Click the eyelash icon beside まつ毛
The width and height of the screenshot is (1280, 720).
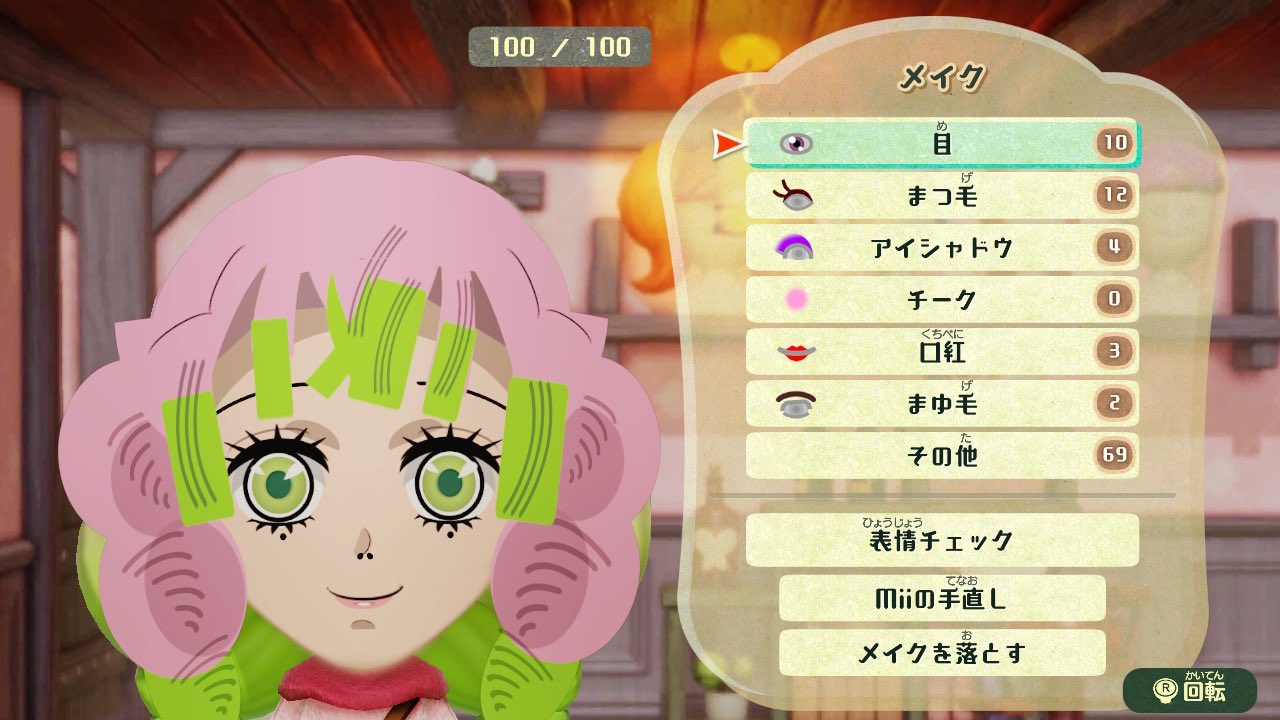click(x=793, y=195)
